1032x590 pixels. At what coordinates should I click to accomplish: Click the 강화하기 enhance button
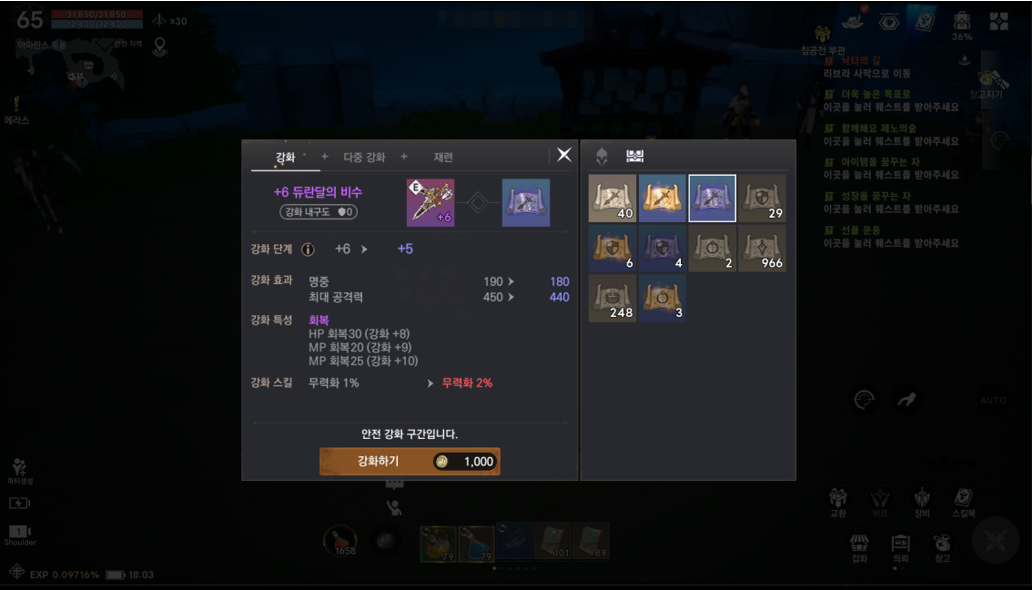pyautogui.click(x=409, y=461)
